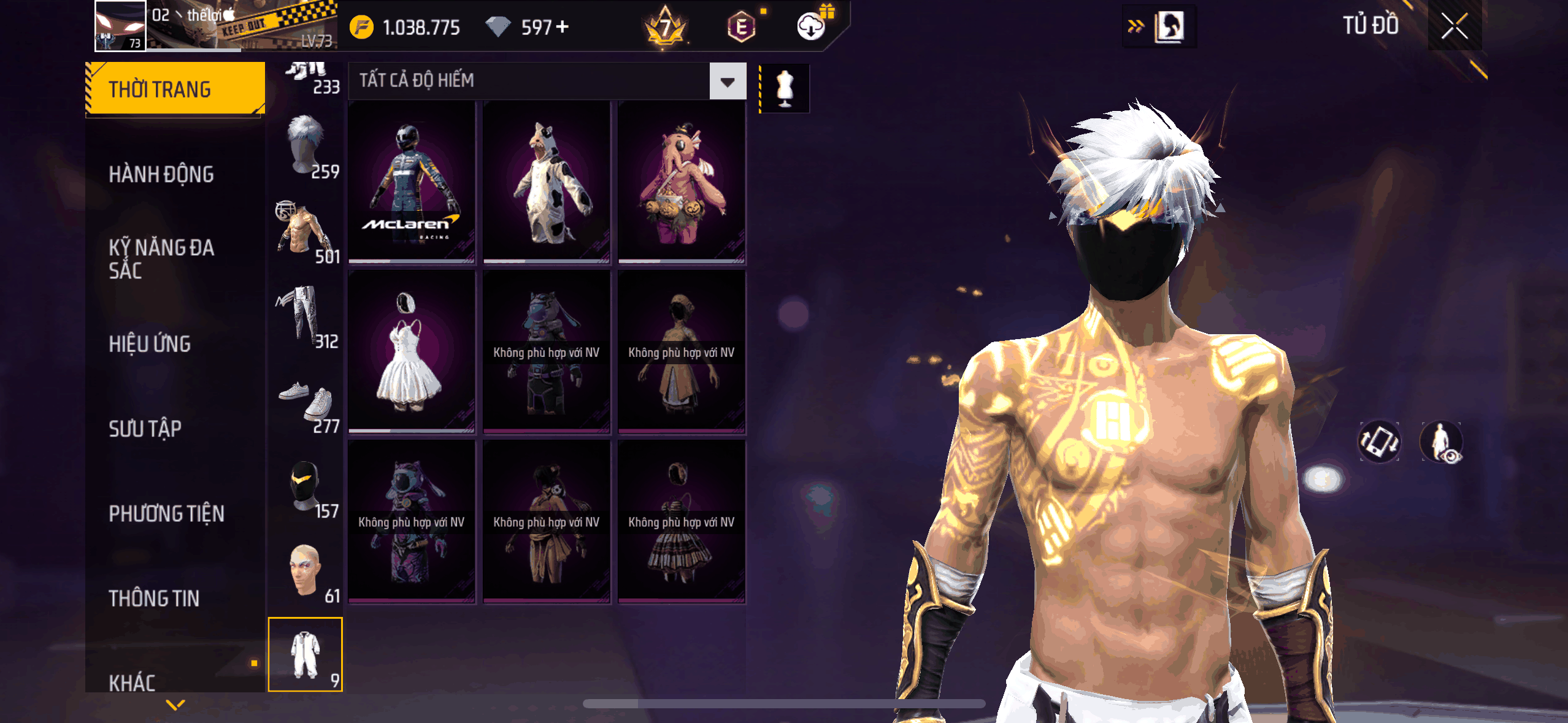Open the SƯU TẬP tab

pyautogui.click(x=145, y=429)
